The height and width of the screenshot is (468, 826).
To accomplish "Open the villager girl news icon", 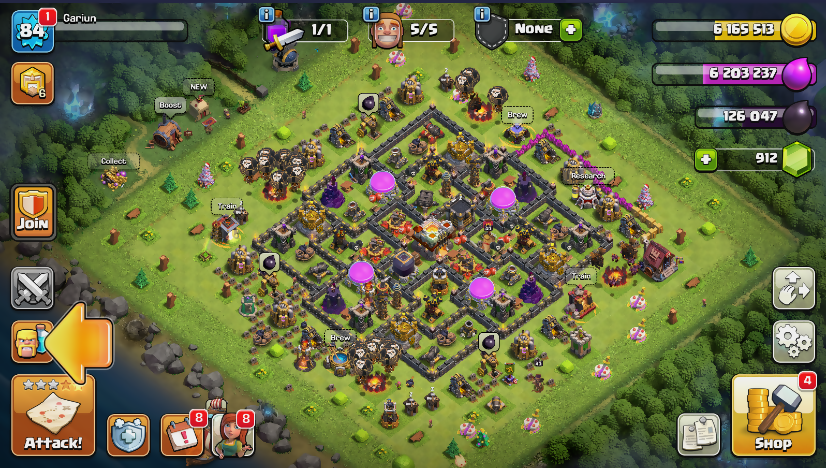I will pos(230,433).
